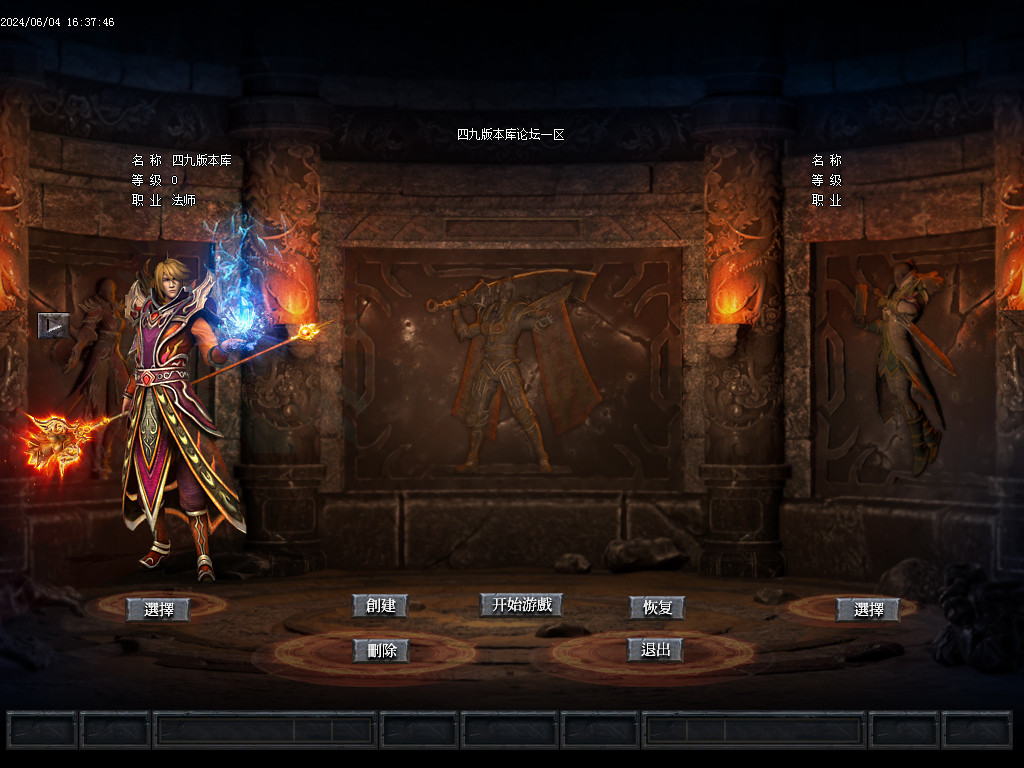This screenshot has width=1024, height=768.
Task: Click the 選擇 button for the empty slot
Action: [x=868, y=609]
